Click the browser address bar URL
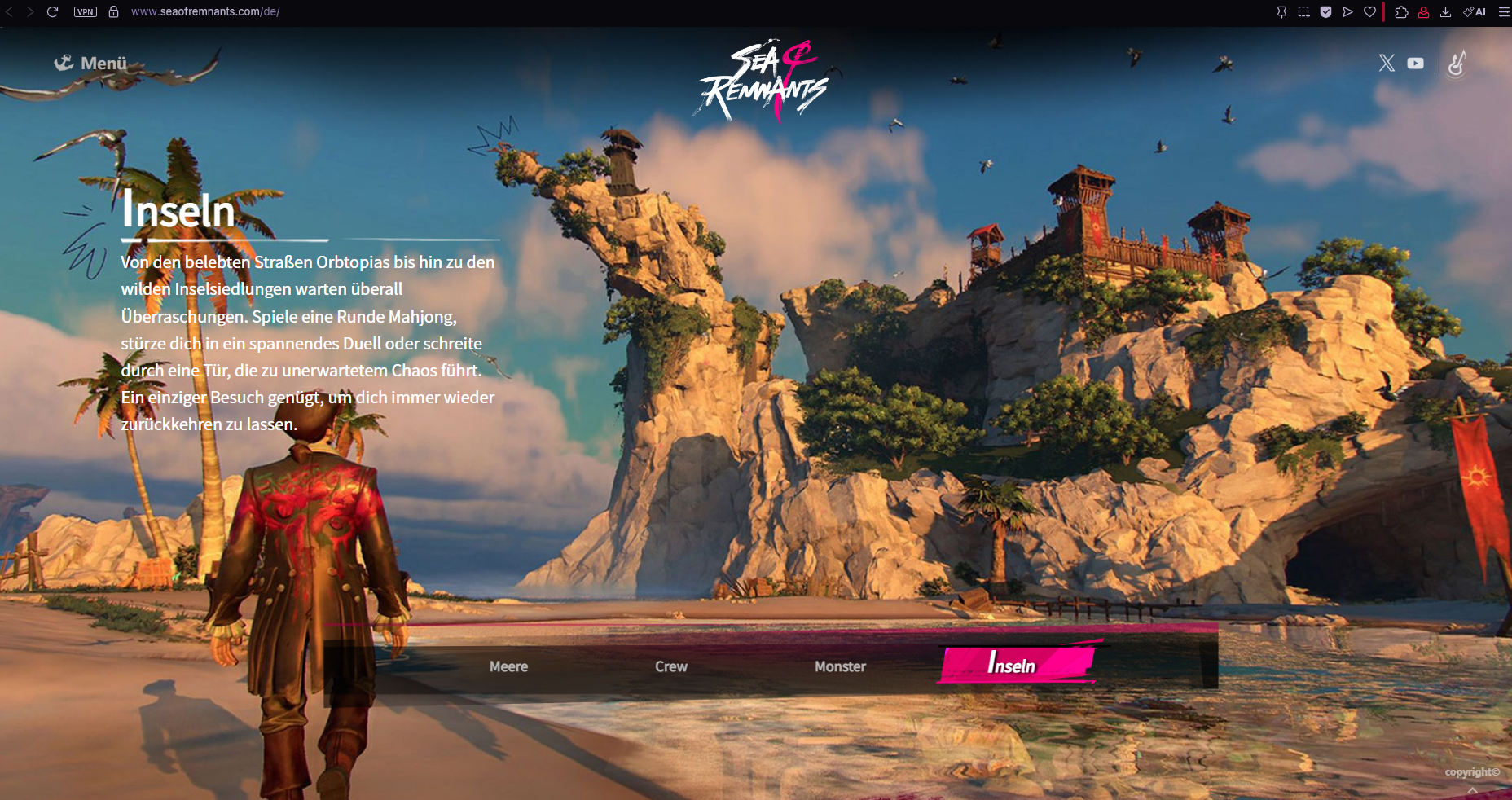The image size is (1512, 800). 205,11
